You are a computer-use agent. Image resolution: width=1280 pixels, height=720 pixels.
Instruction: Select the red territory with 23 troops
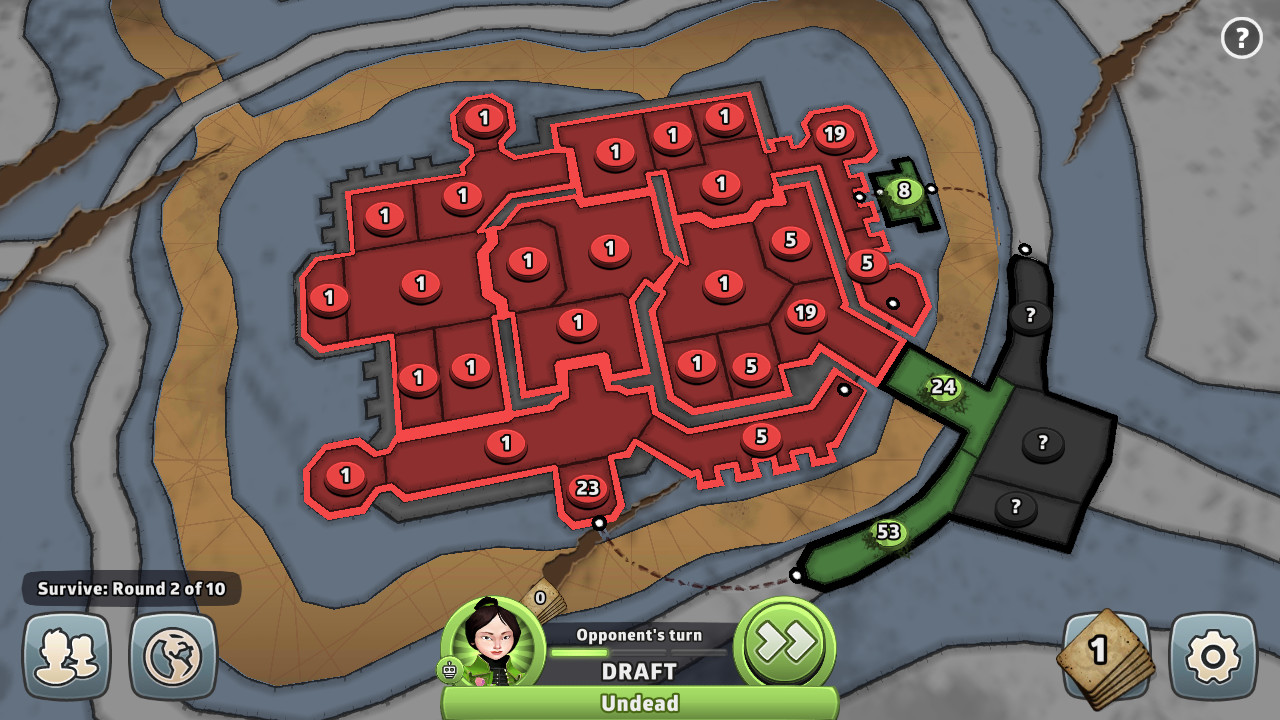coord(586,488)
